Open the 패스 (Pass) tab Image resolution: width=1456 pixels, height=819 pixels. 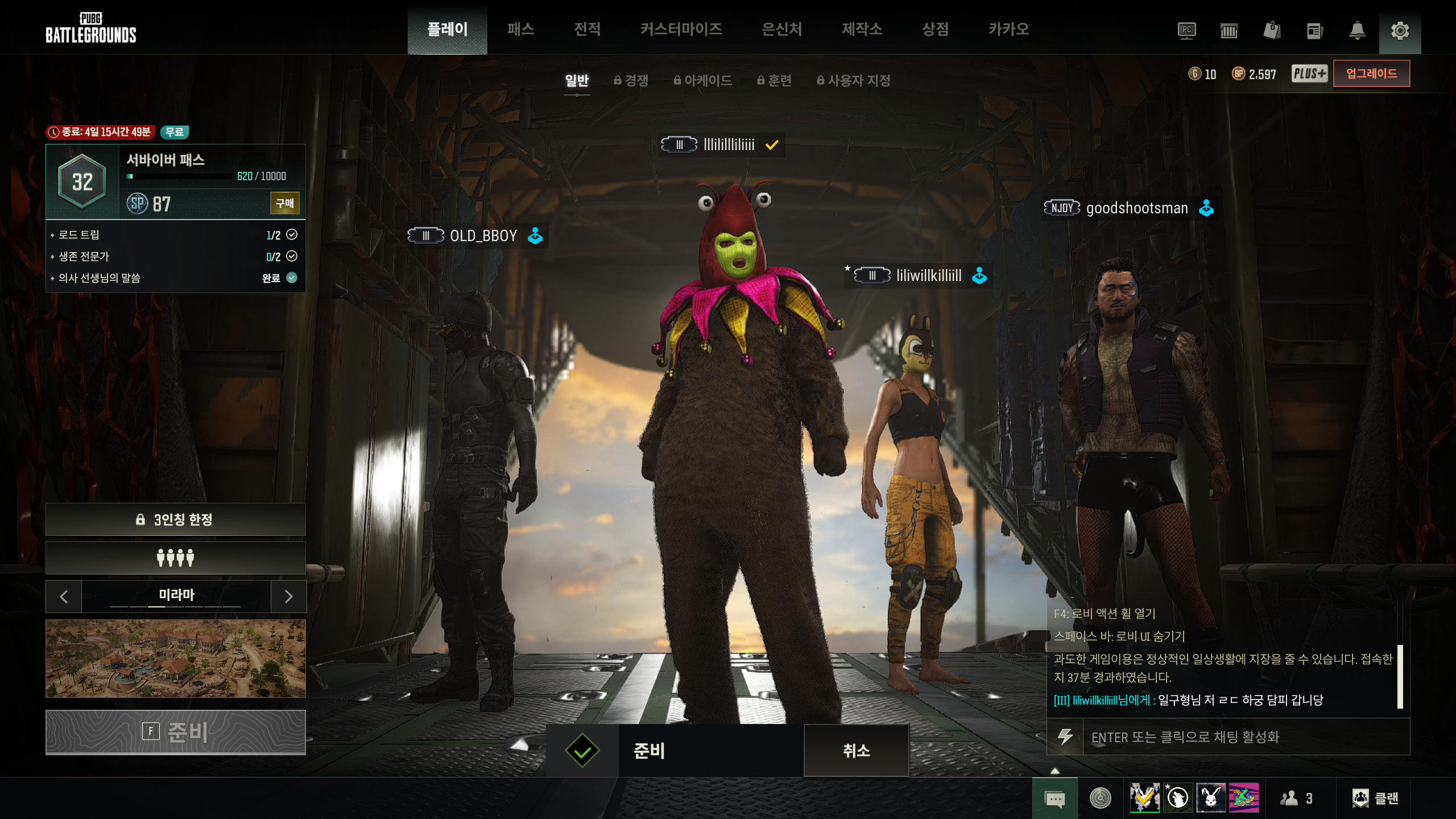pyautogui.click(x=520, y=29)
